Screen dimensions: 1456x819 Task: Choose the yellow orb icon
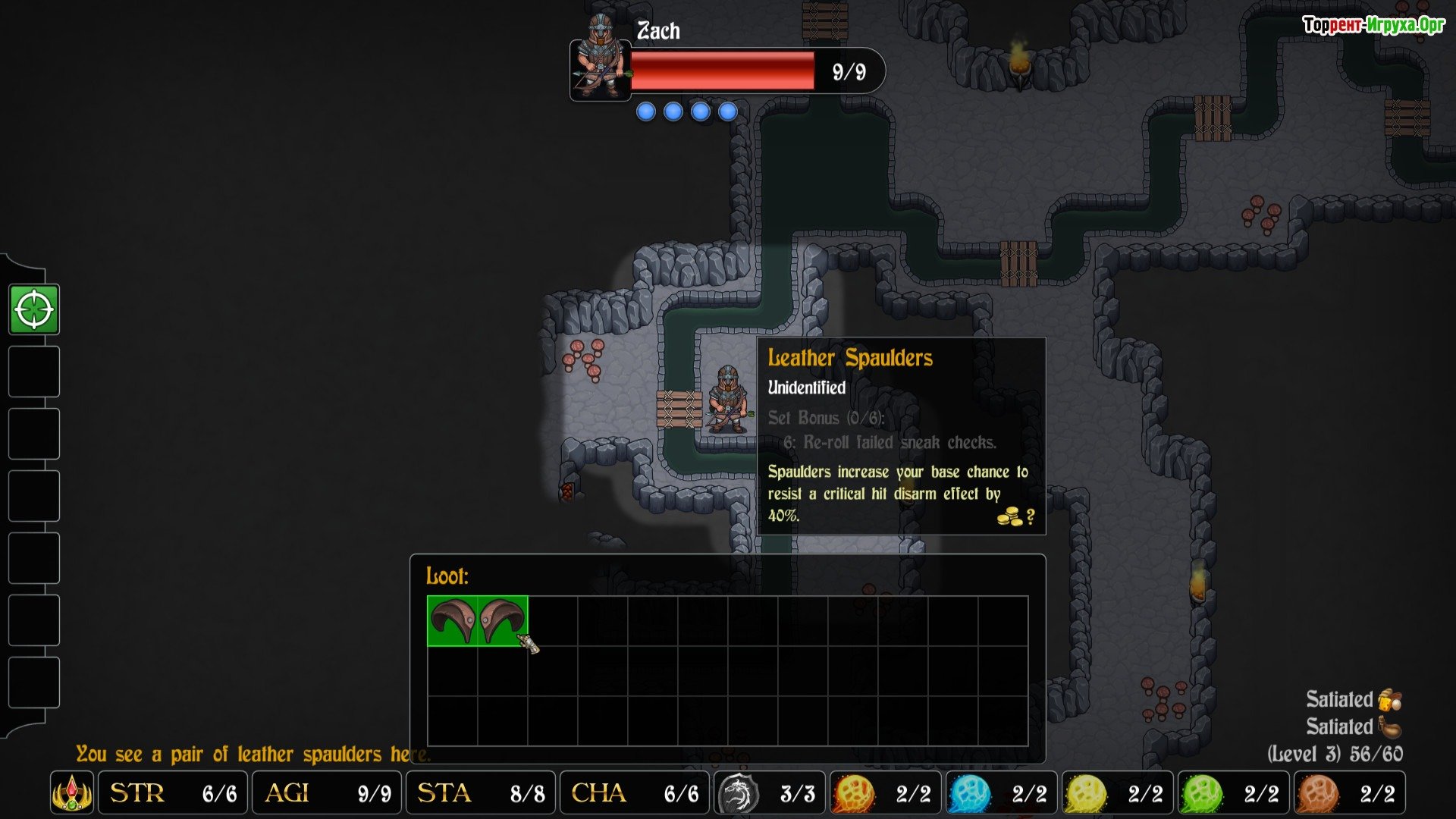[1086, 793]
